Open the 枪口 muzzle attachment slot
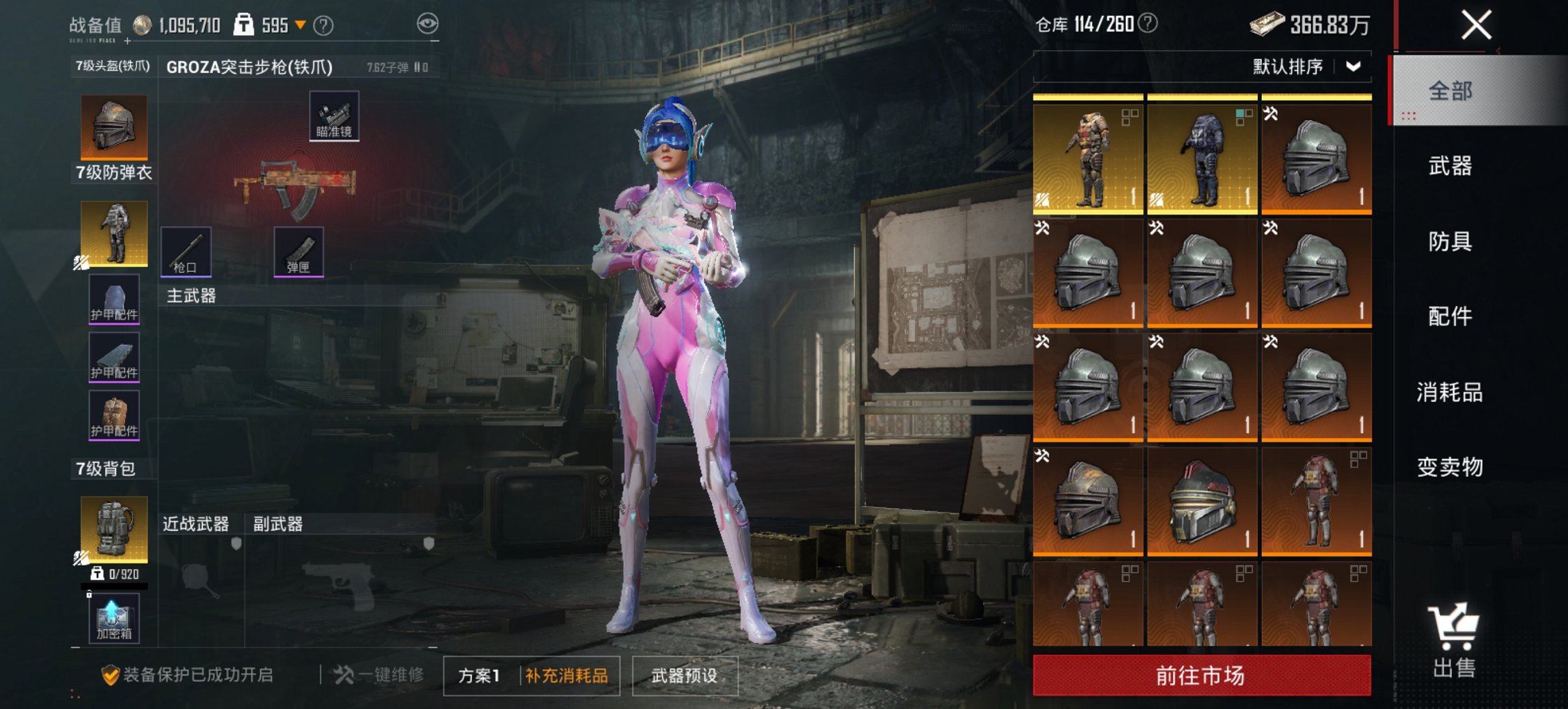The height and width of the screenshot is (709, 1568). (186, 253)
